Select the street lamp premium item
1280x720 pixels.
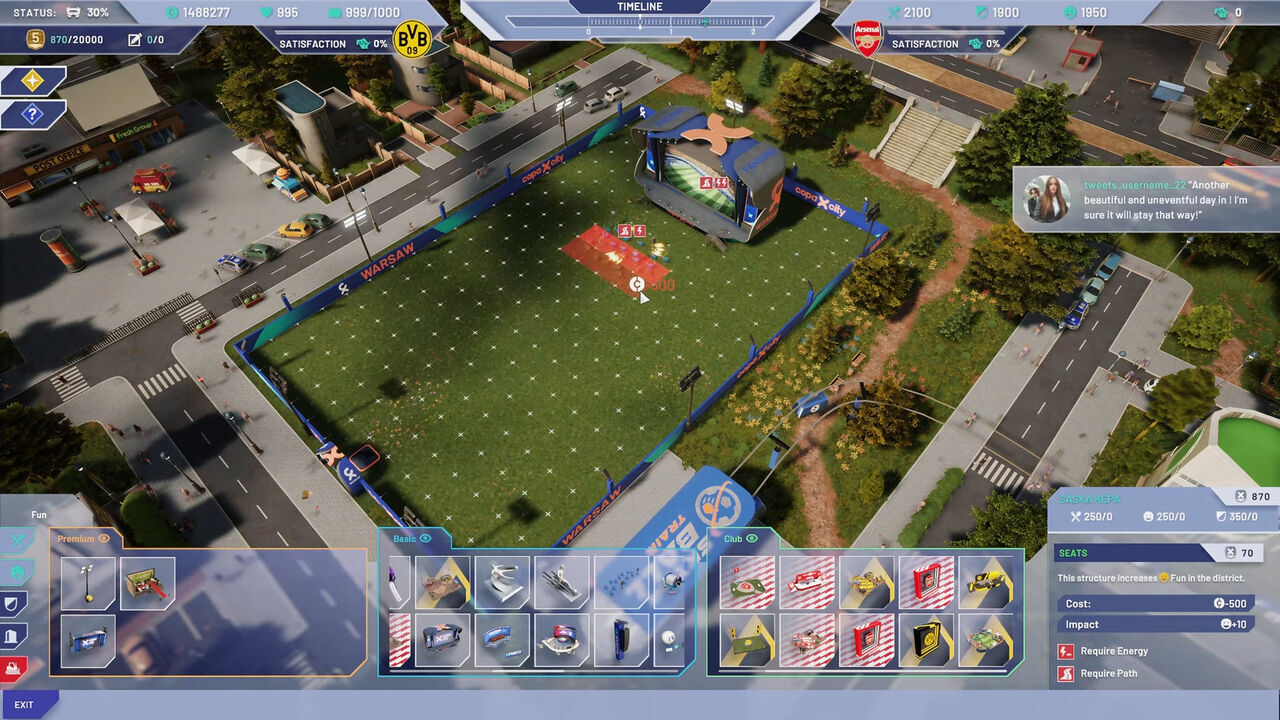[x=87, y=583]
